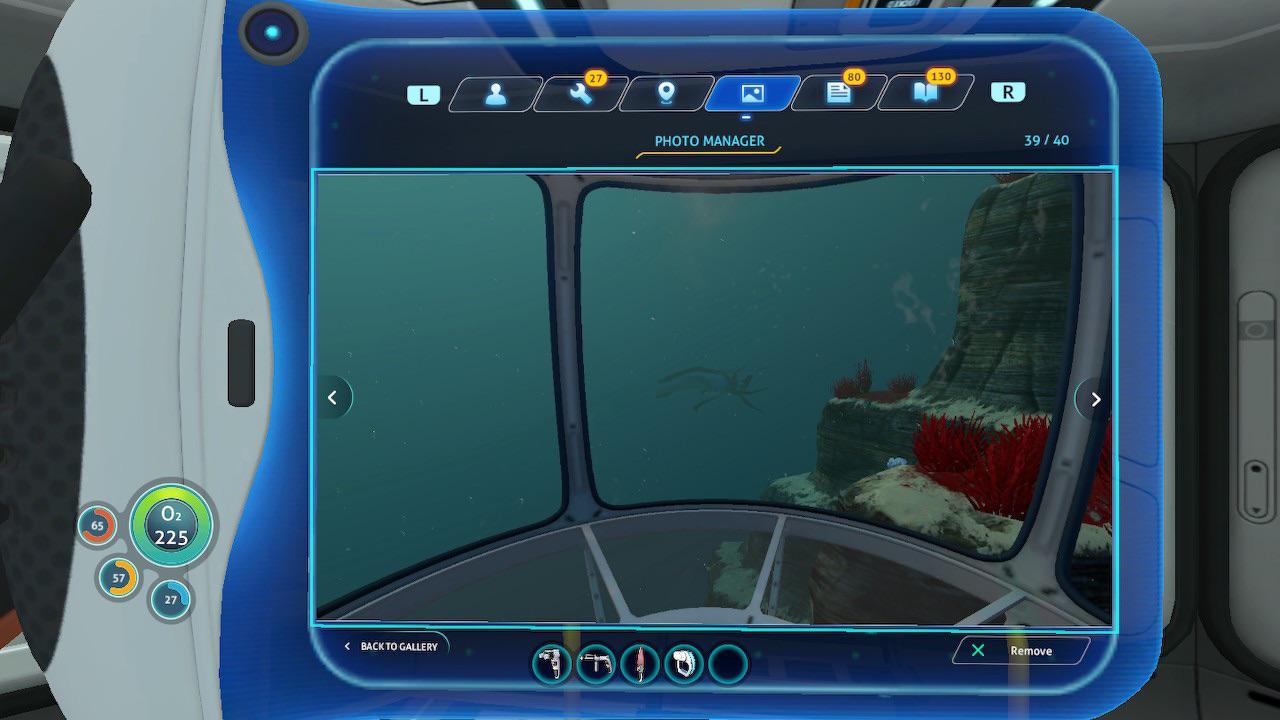Remove the current photo

coord(1022,650)
